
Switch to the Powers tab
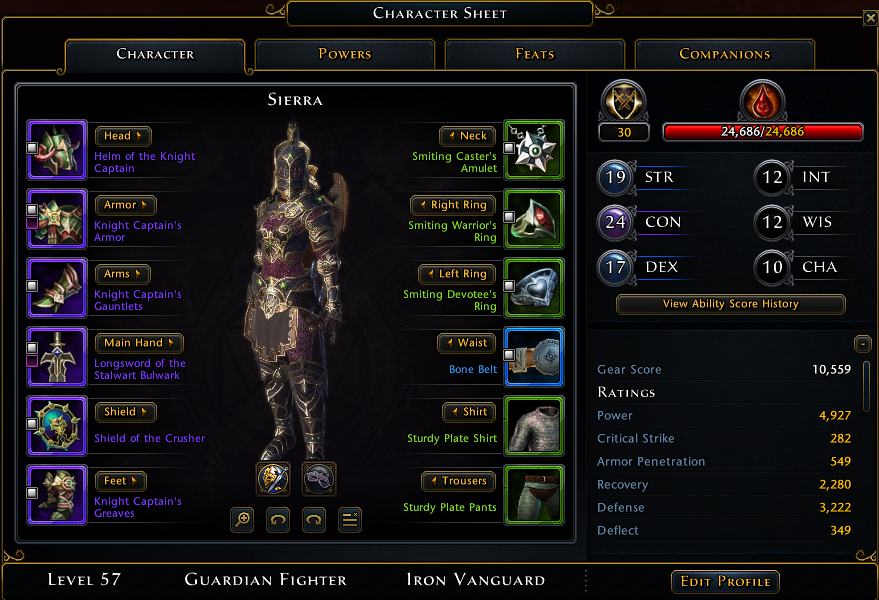click(x=345, y=54)
